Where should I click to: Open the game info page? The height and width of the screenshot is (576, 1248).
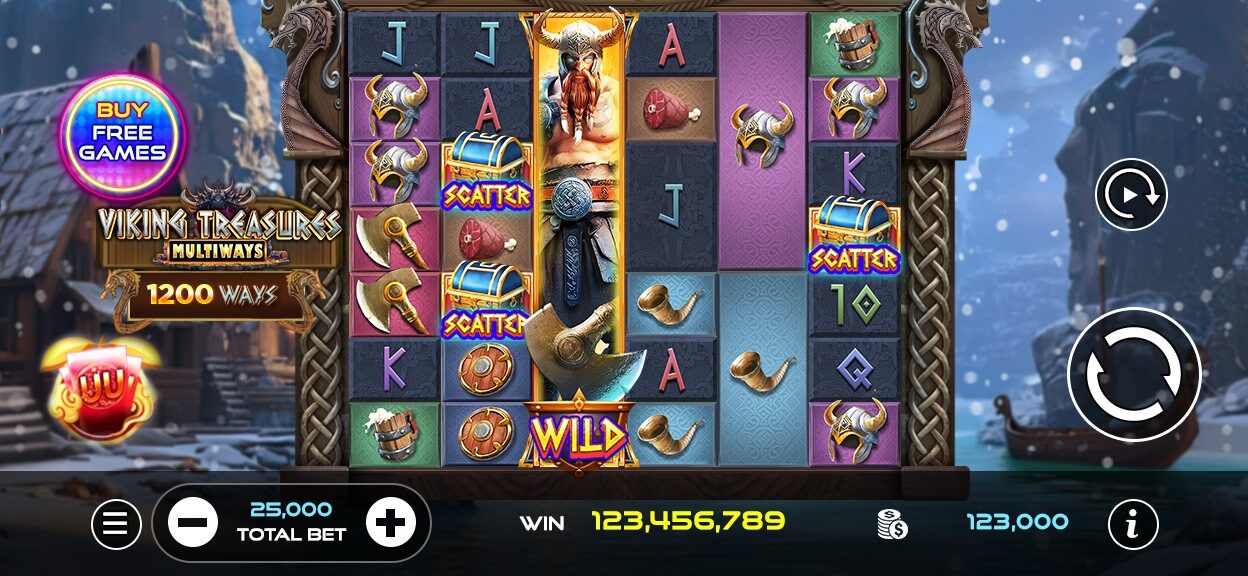[x=1133, y=523]
